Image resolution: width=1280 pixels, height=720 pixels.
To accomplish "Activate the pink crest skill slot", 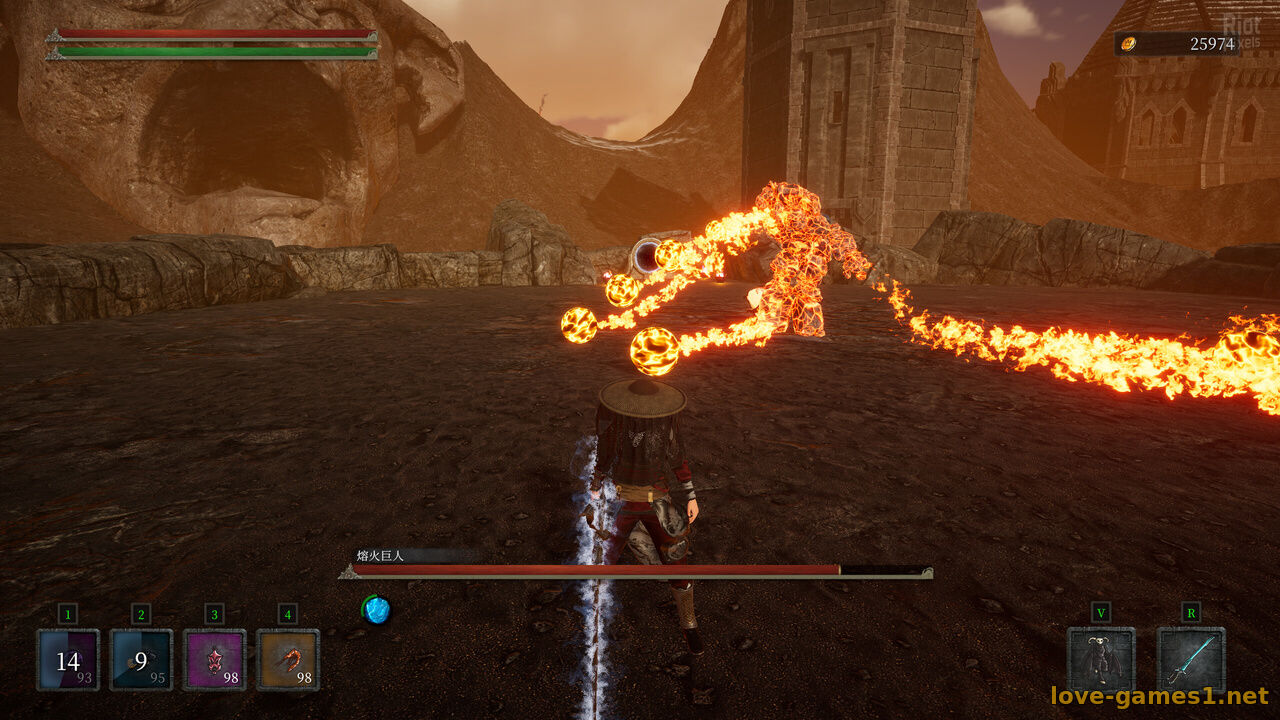I will tap(214, 660).
